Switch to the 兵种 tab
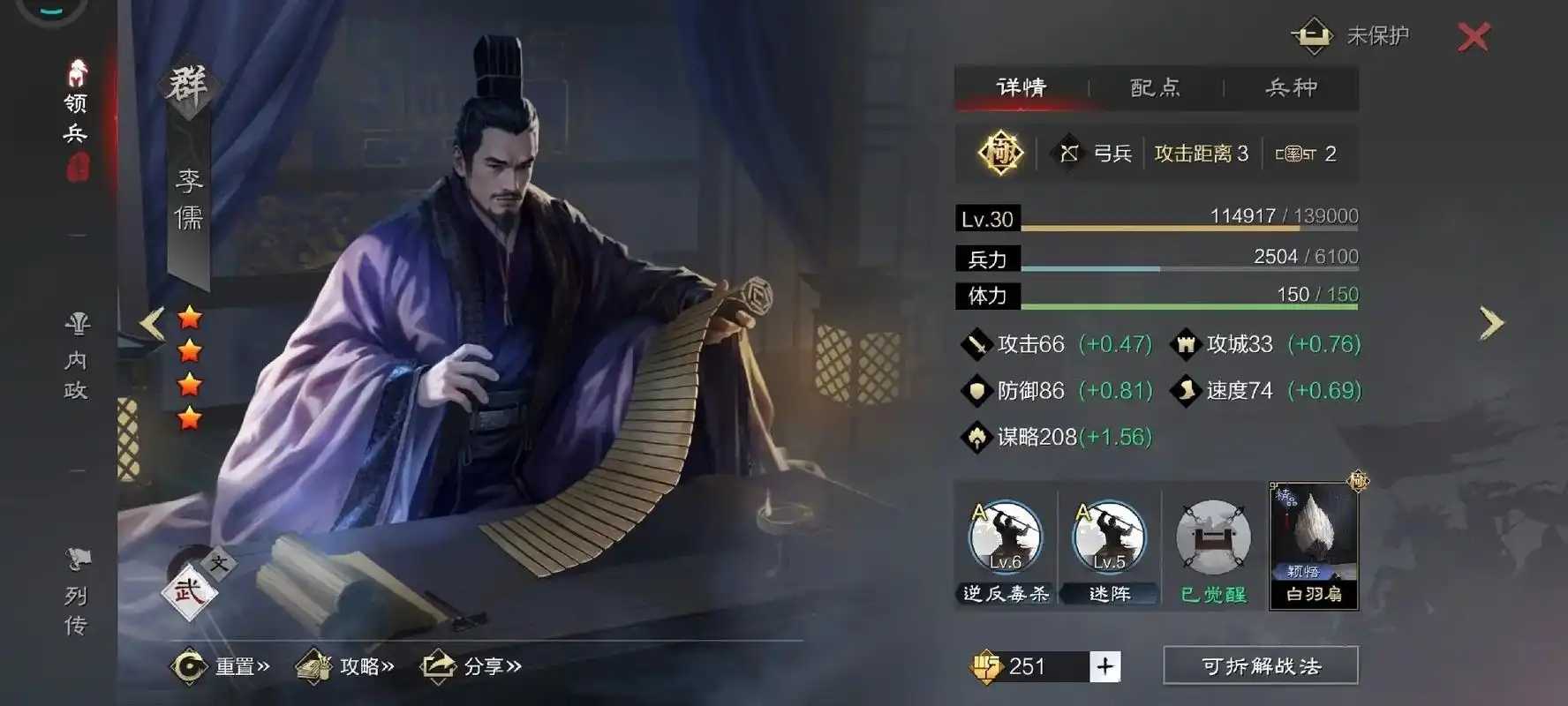The image size is (1568, 706). 1291,87
